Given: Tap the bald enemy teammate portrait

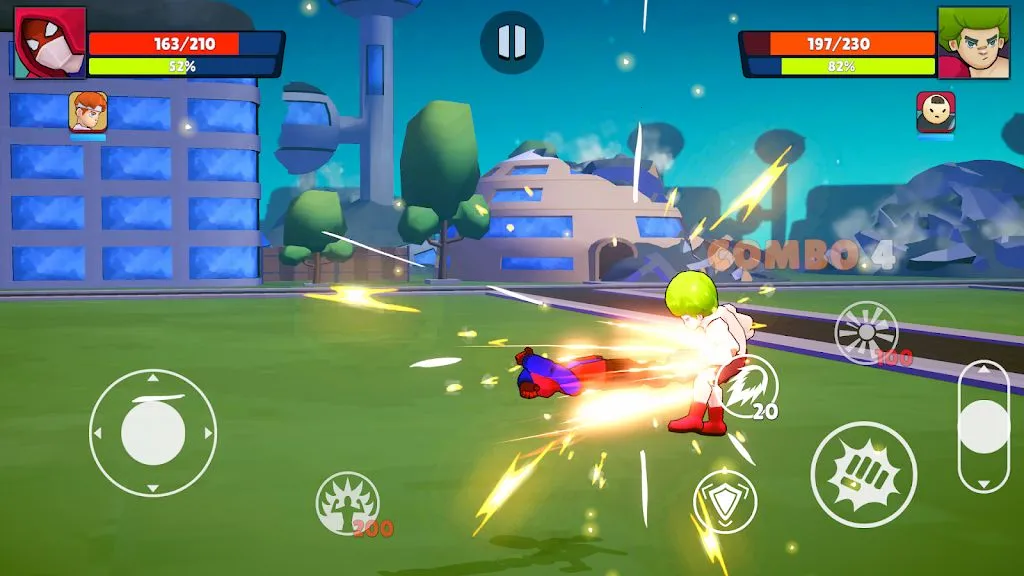Looking at the screenshot, I should click(x=934, y=112).
